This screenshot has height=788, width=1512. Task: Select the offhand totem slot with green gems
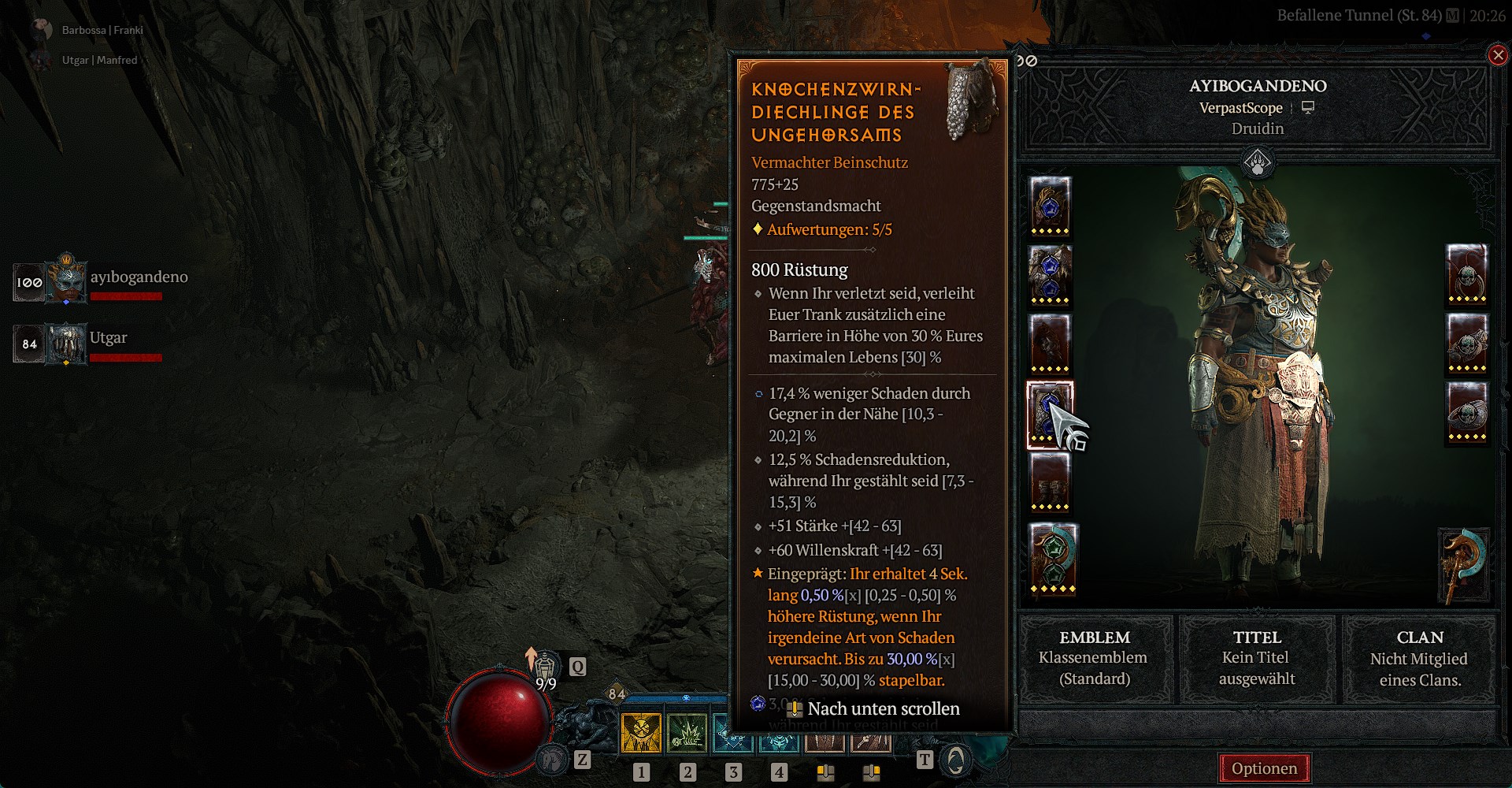coord(1053,559)
